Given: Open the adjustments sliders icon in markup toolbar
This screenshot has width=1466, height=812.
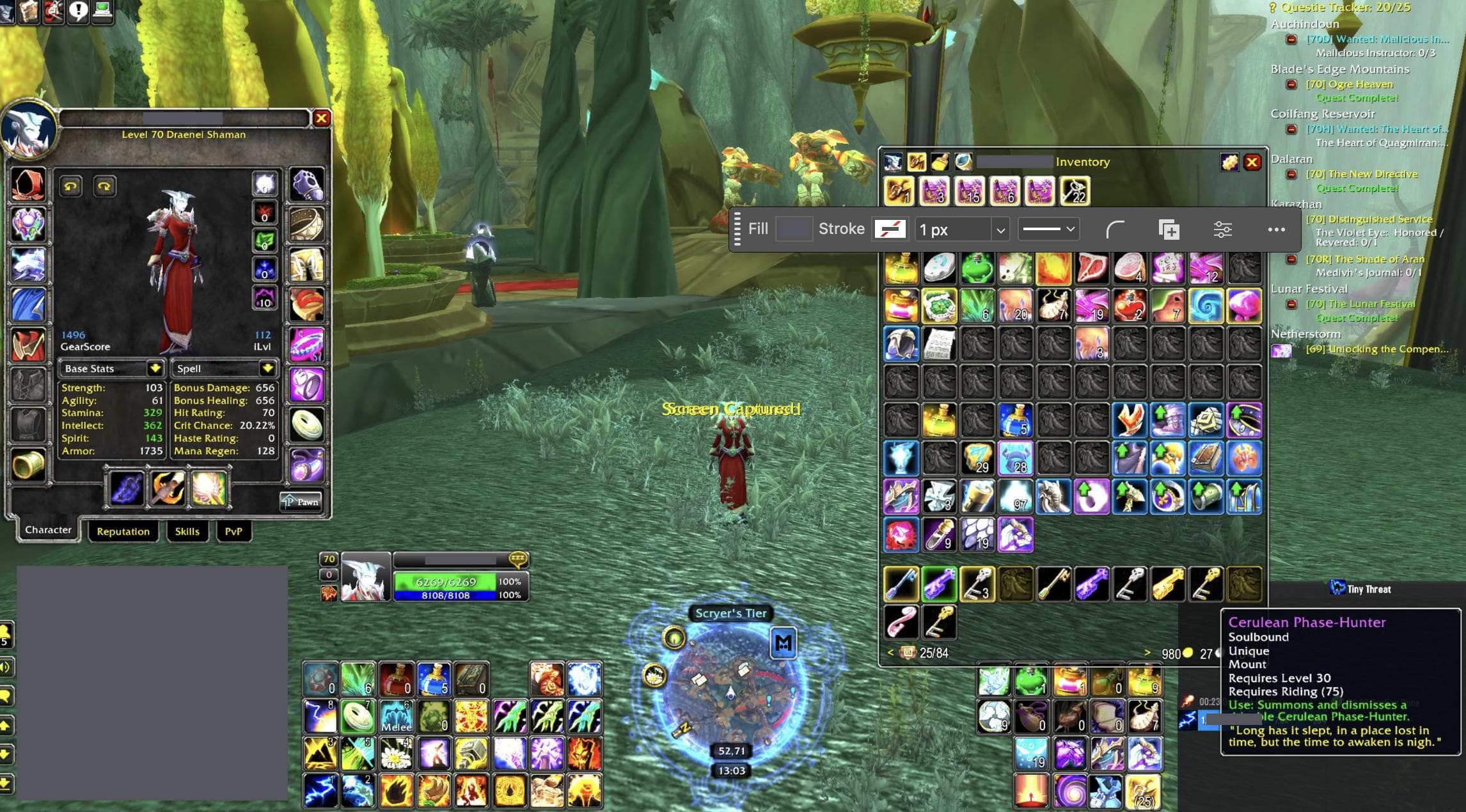Looking at the screenshot, I should [1224, 229].
